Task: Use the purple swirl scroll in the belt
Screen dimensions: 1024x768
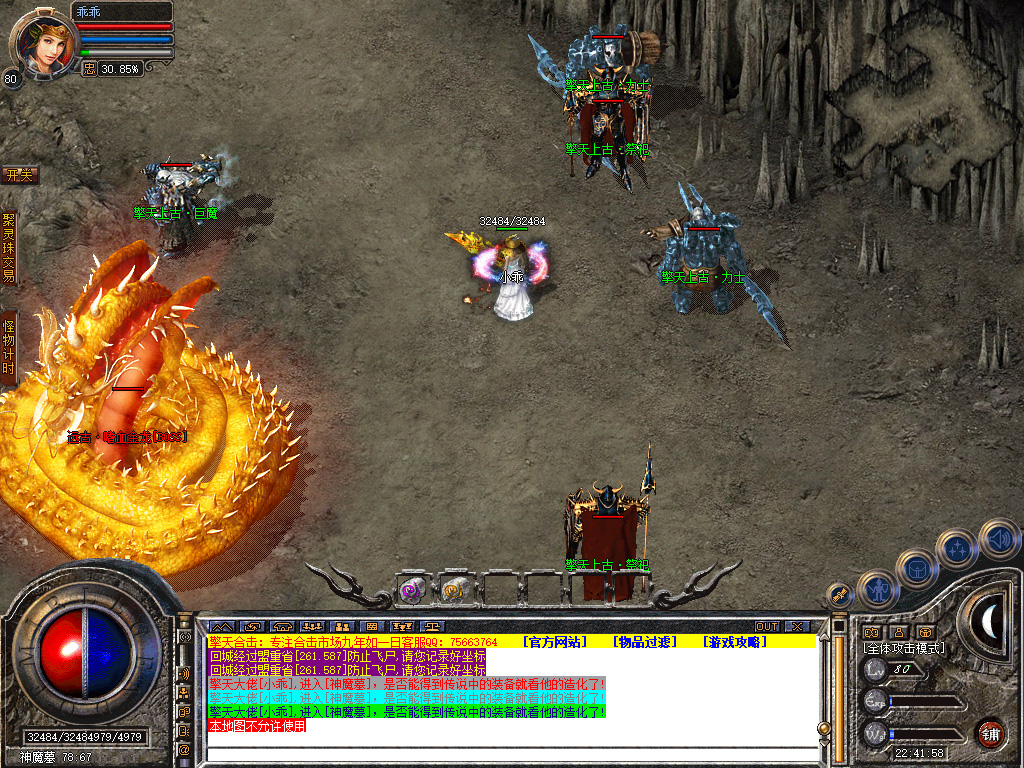Action: (x=412, y=591)
